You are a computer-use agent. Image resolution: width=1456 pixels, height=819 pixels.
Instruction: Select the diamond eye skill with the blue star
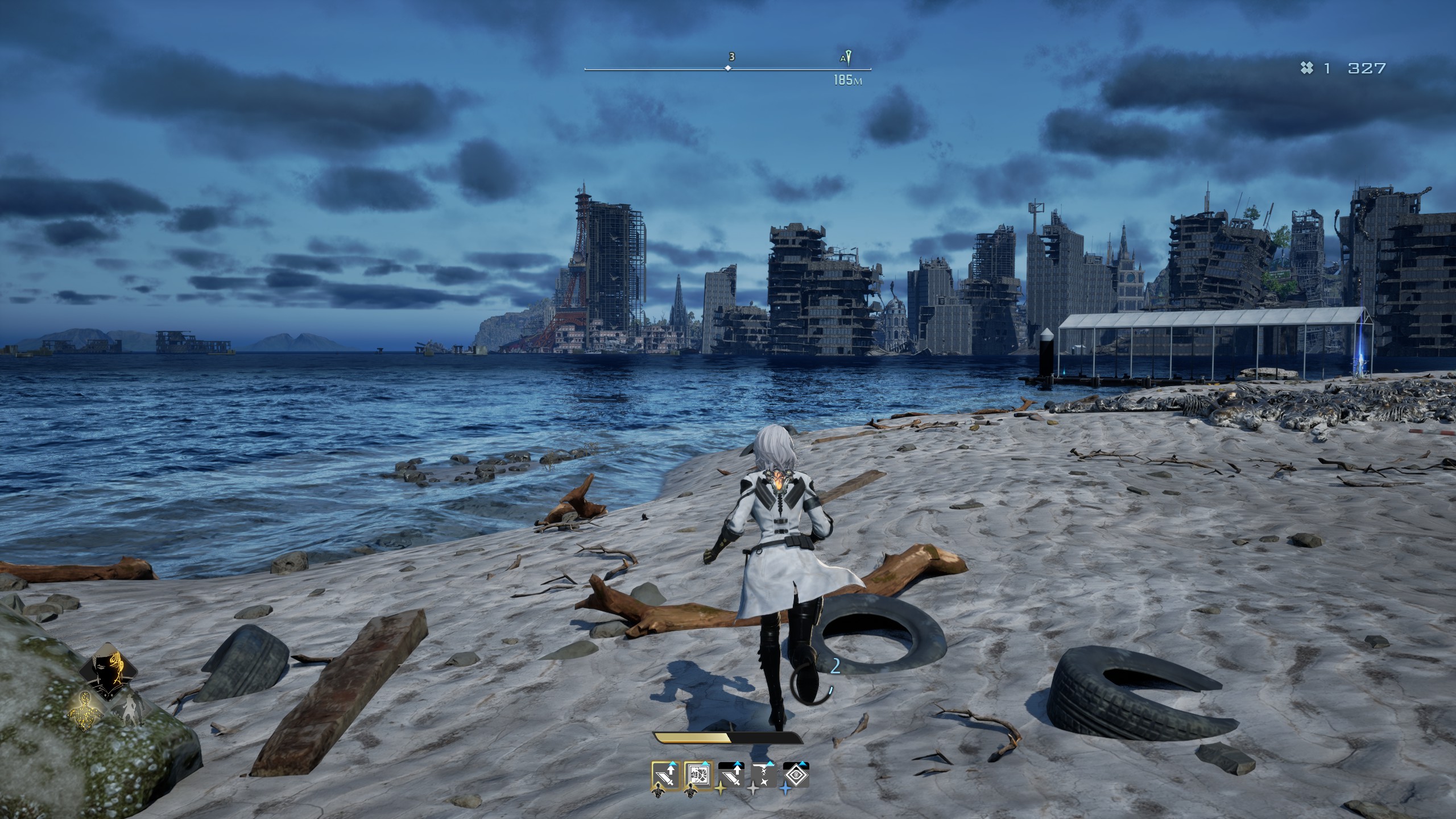point(796,775)
